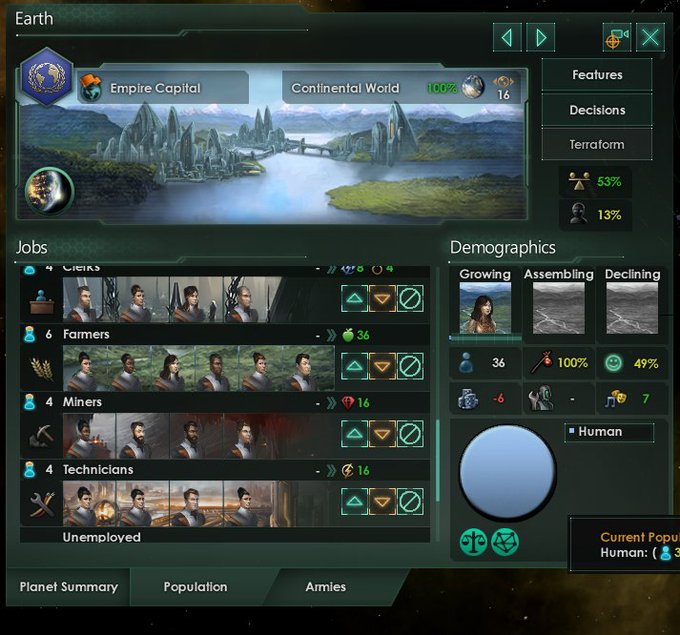Increase priority for Technicians jobs
The image size is (680, 635).
(354, 501)
